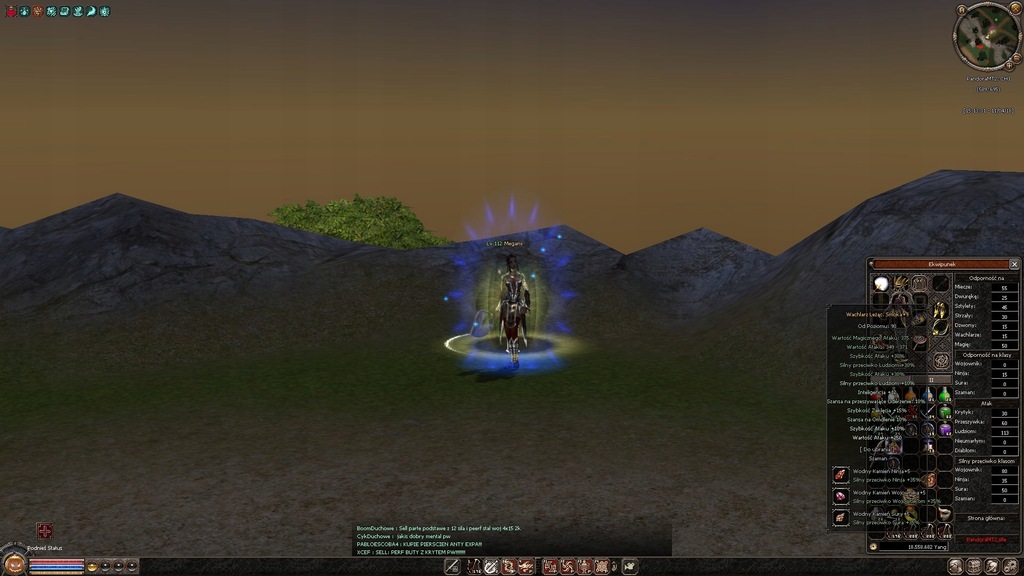Click the first red buff icon
Screen dimensions: 1024x576
(x=10, y=11)
